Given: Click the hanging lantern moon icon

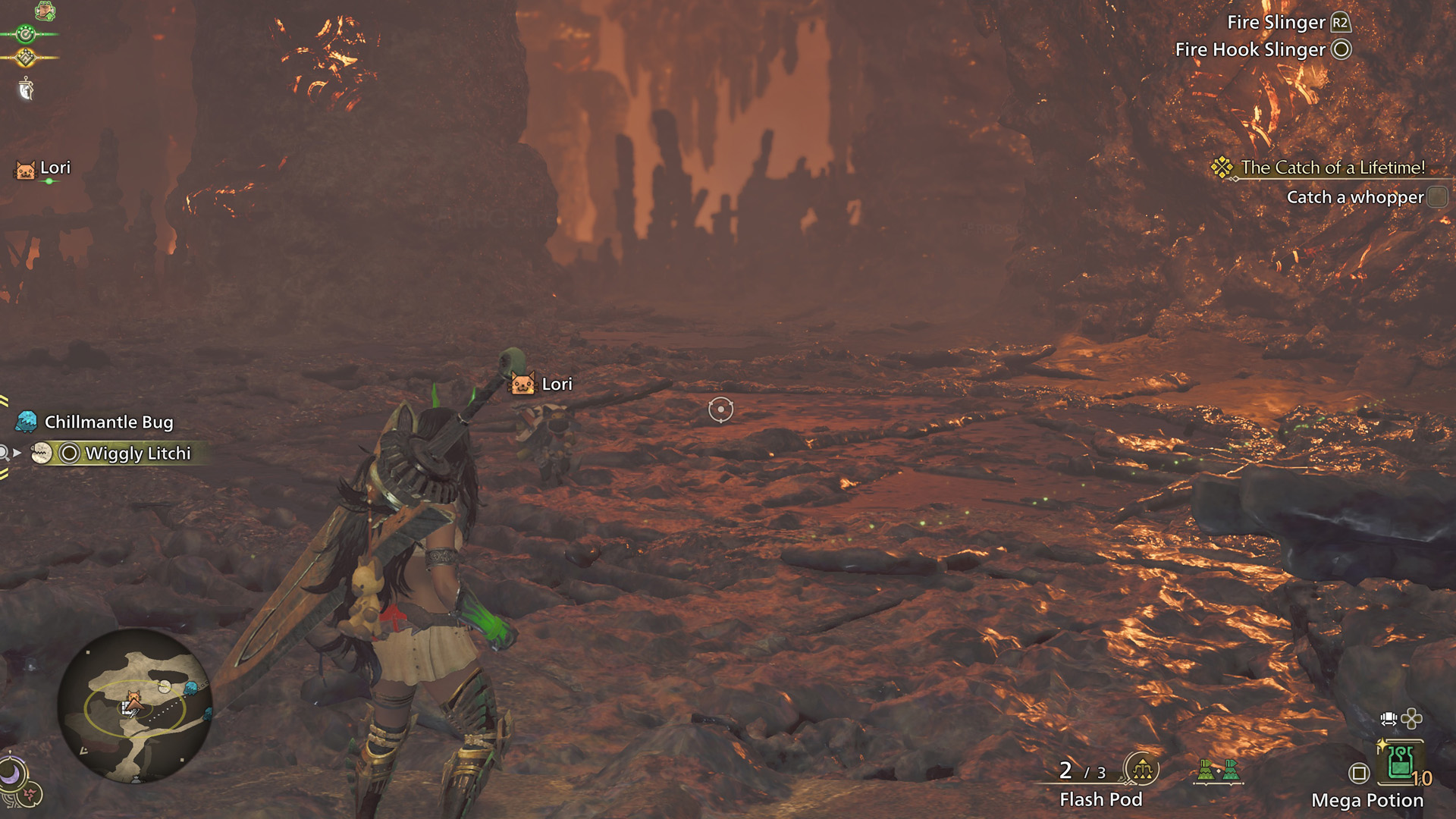Looking at the screenshot, I should (x=26, y=89).
